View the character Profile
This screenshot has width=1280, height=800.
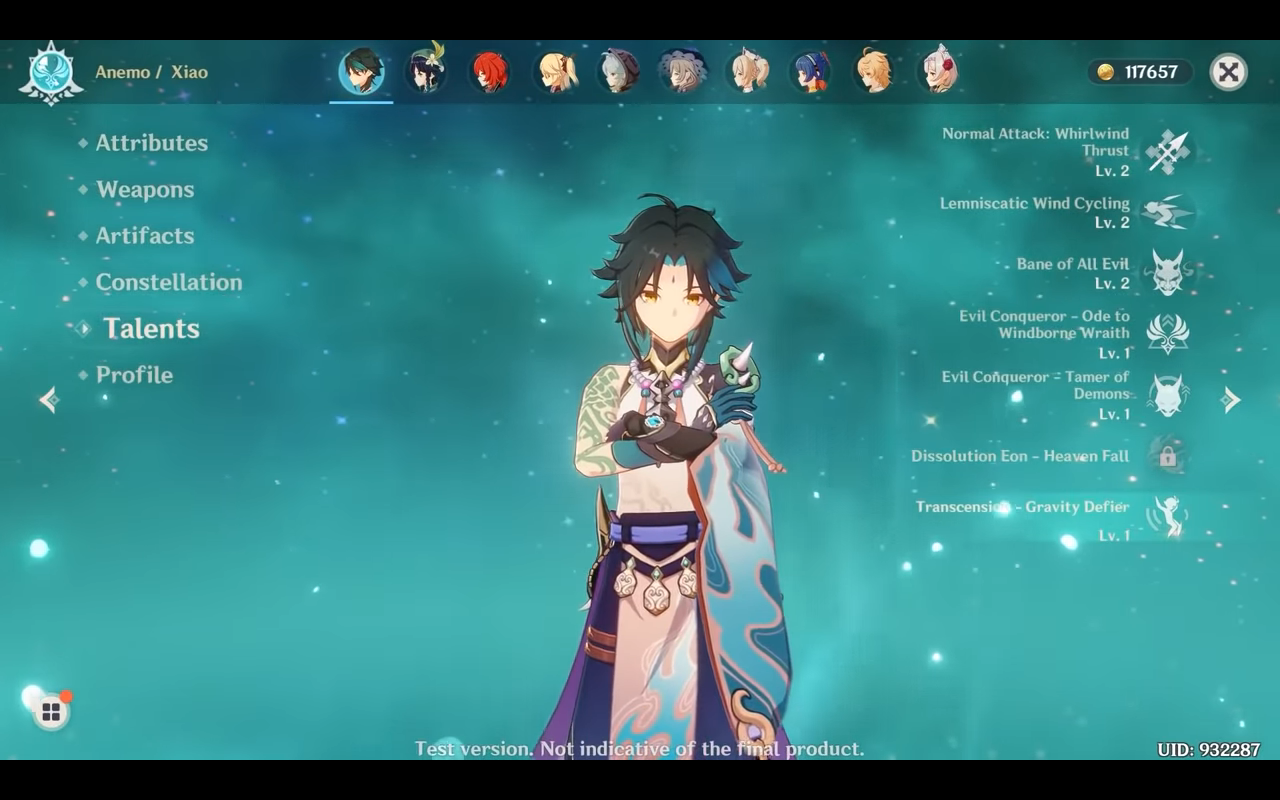(x=134, y=375)
